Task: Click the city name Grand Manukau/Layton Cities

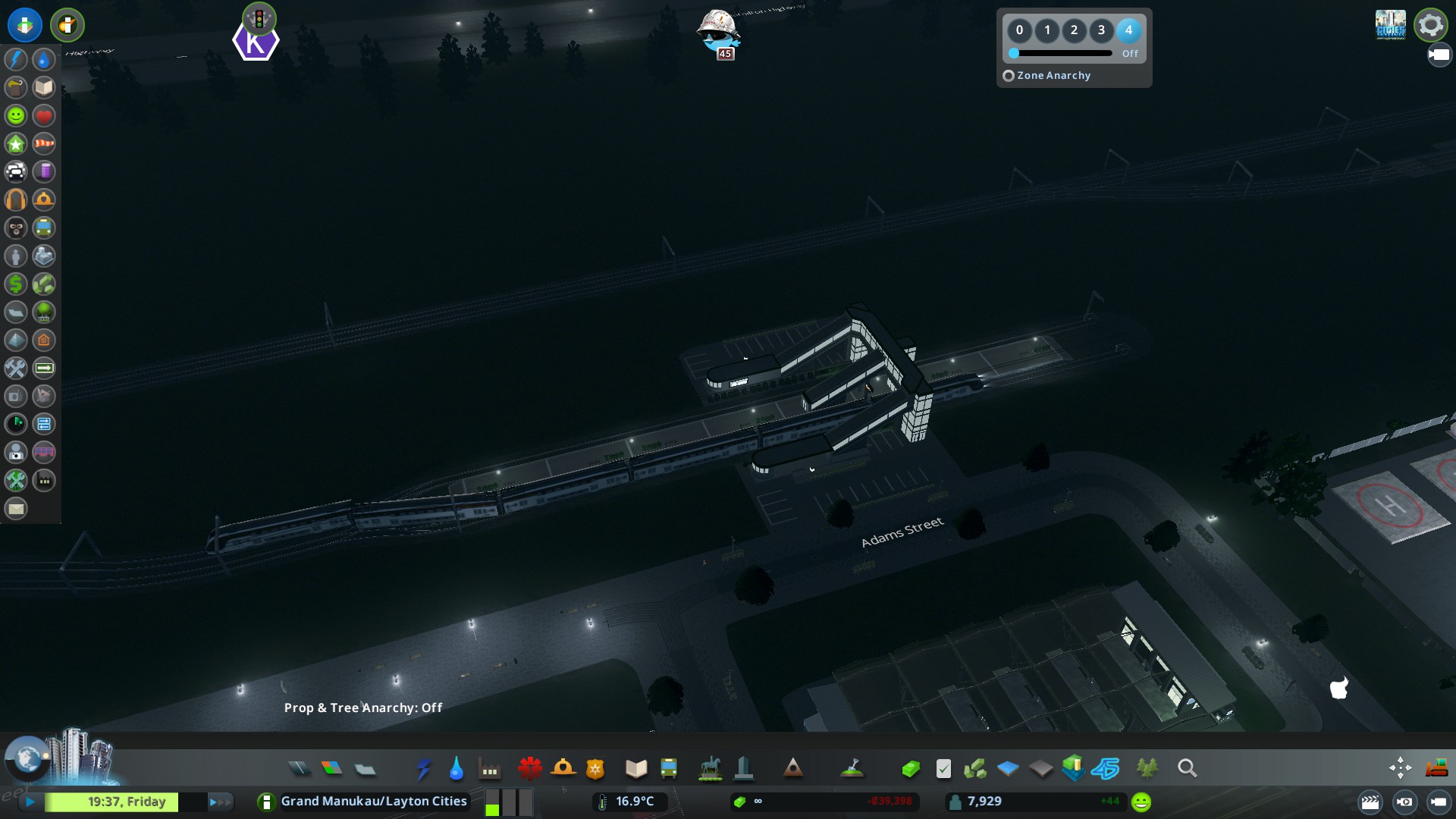Action: [374, 802]
